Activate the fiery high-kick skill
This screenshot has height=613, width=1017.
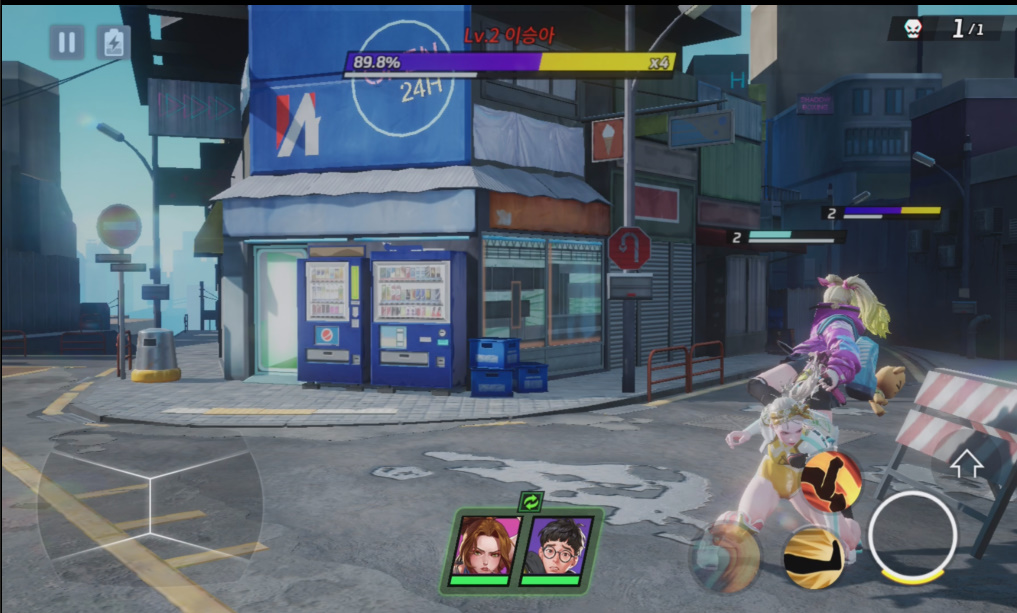click(831, 482)
